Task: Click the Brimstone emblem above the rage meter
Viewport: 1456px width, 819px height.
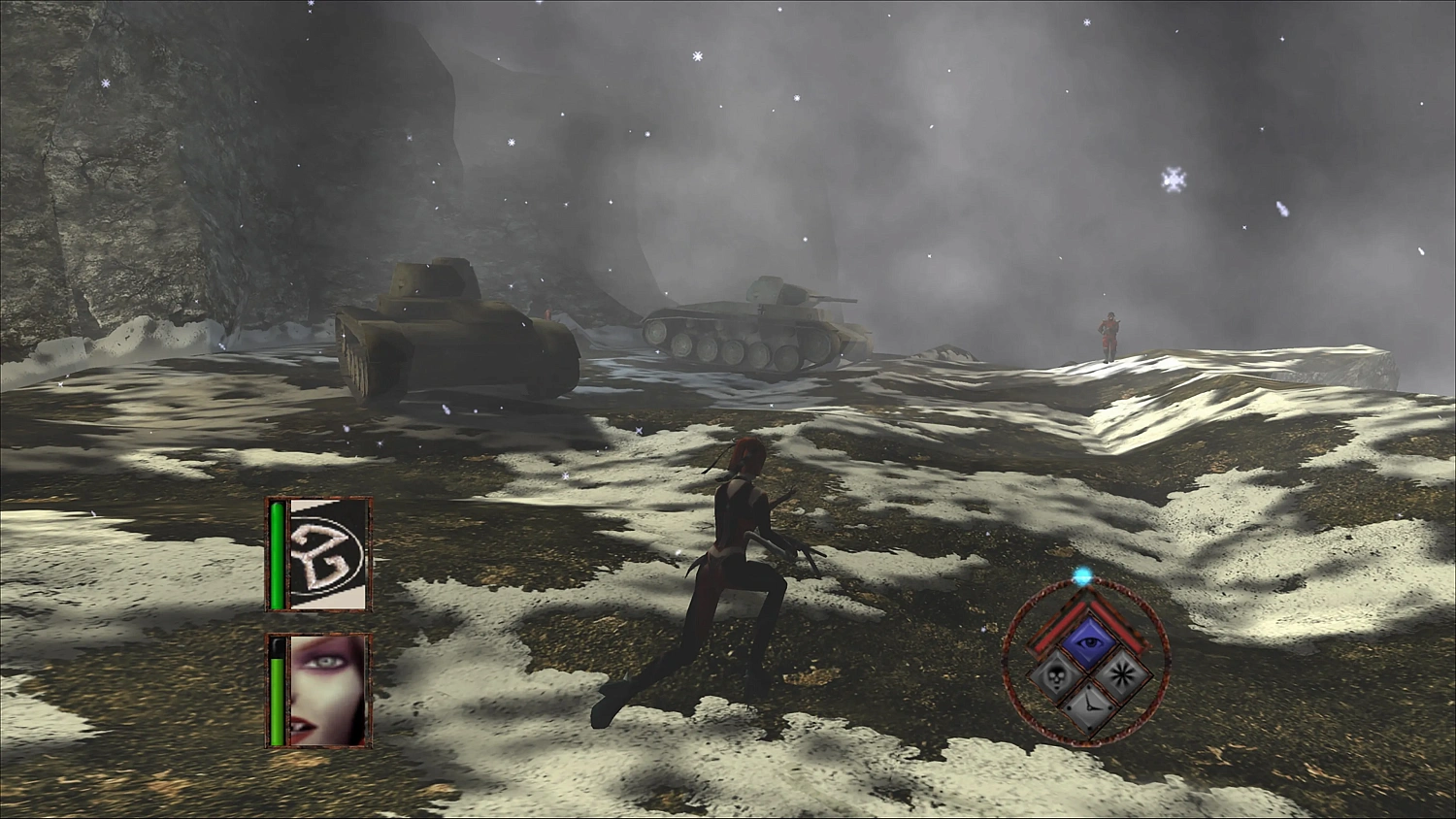Action: pyautogui.click(x=324, y=553)
